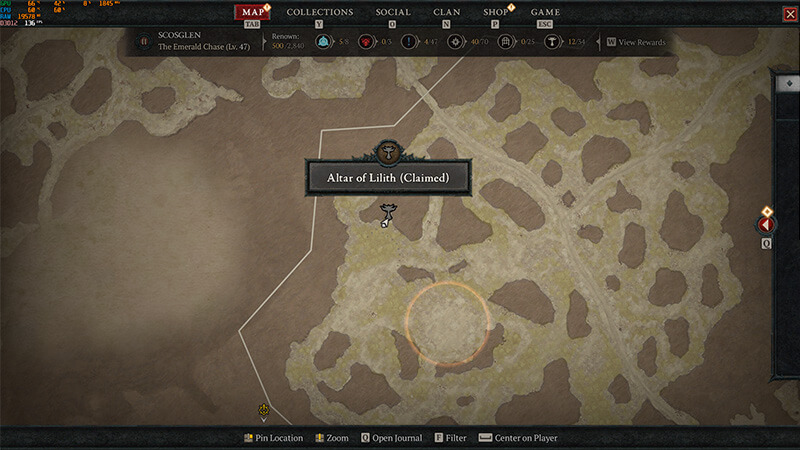Click the Altars of Lilith counter icon

(x=551, y=42)
